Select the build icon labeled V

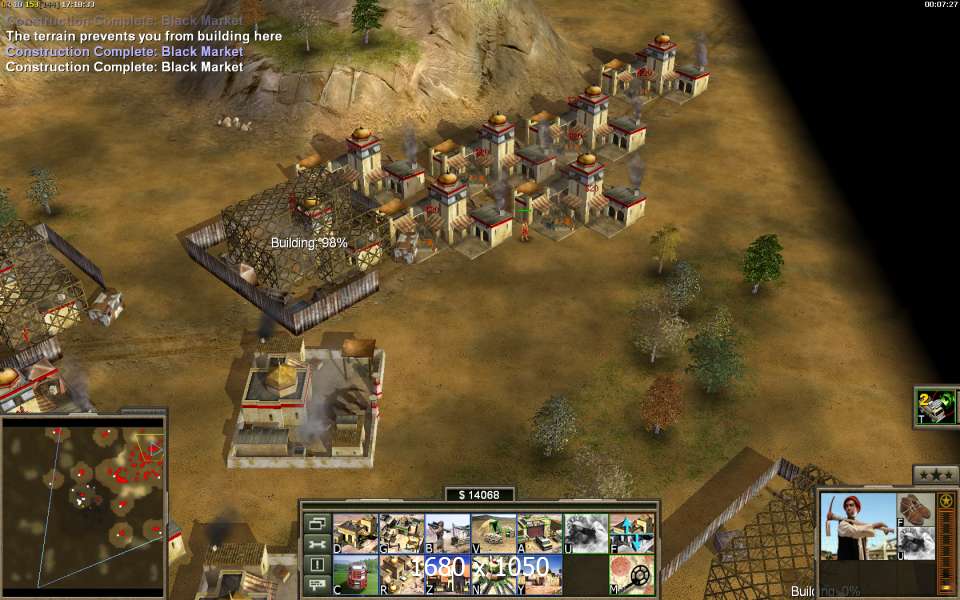click(x=493, y=533)
